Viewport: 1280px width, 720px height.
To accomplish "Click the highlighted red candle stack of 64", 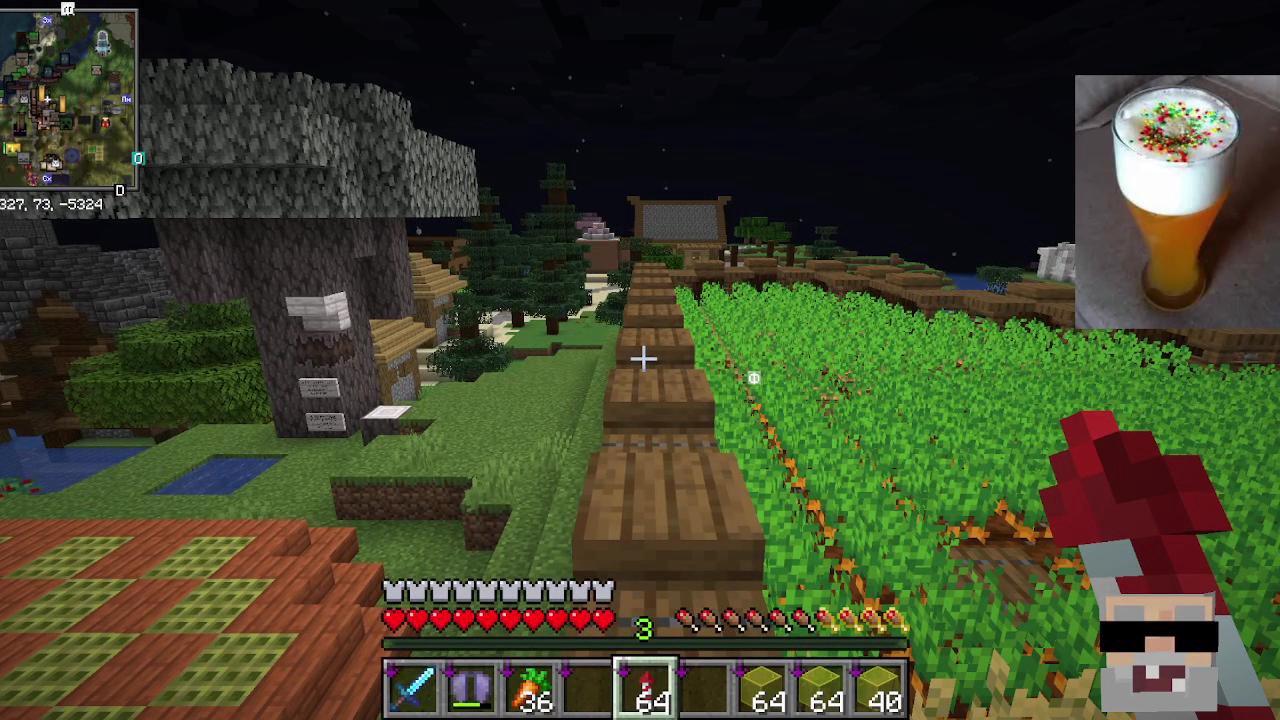I will pos(644,687).
